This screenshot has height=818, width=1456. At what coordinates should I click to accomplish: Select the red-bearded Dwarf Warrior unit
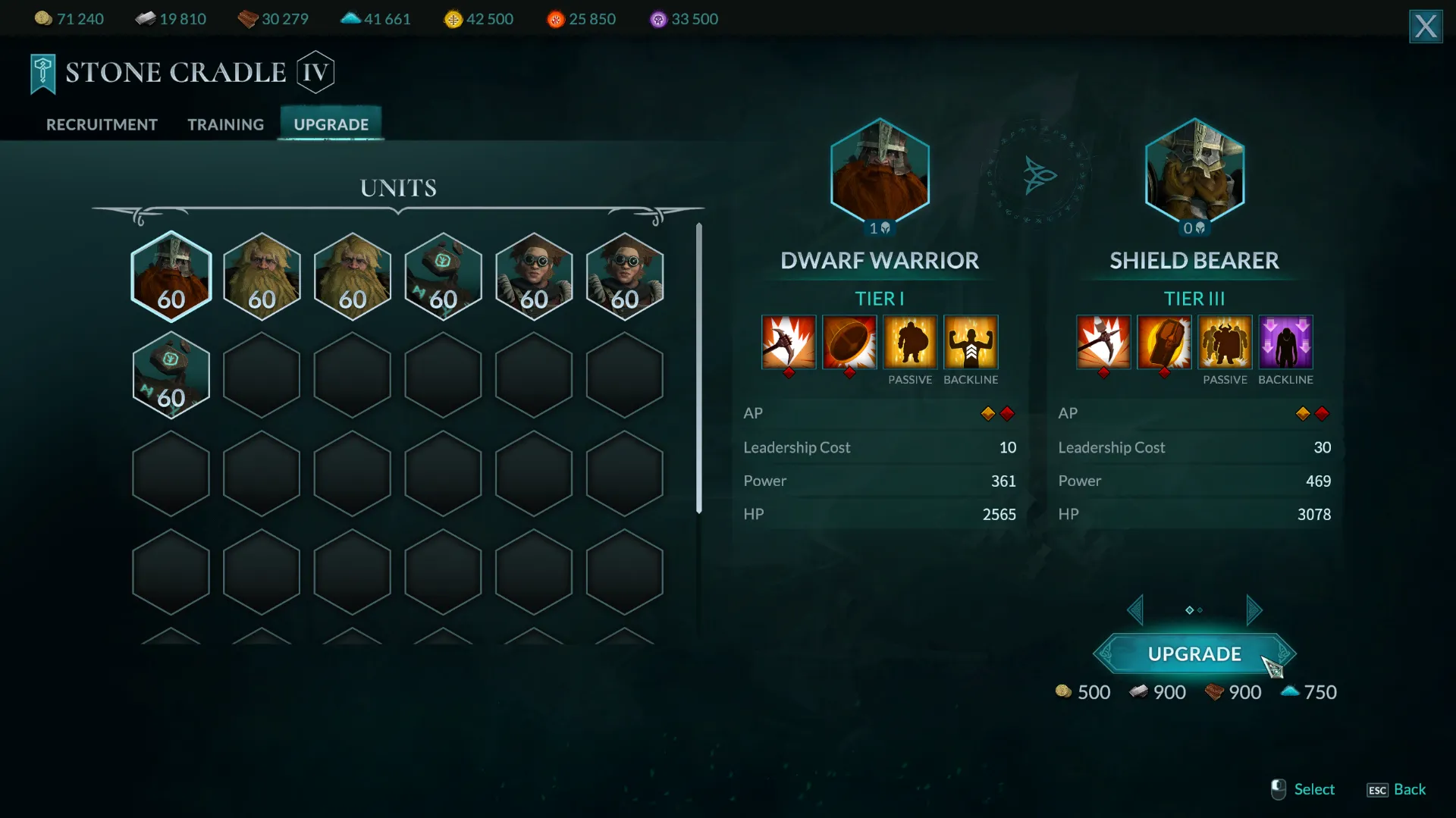(x=171, y=277)
